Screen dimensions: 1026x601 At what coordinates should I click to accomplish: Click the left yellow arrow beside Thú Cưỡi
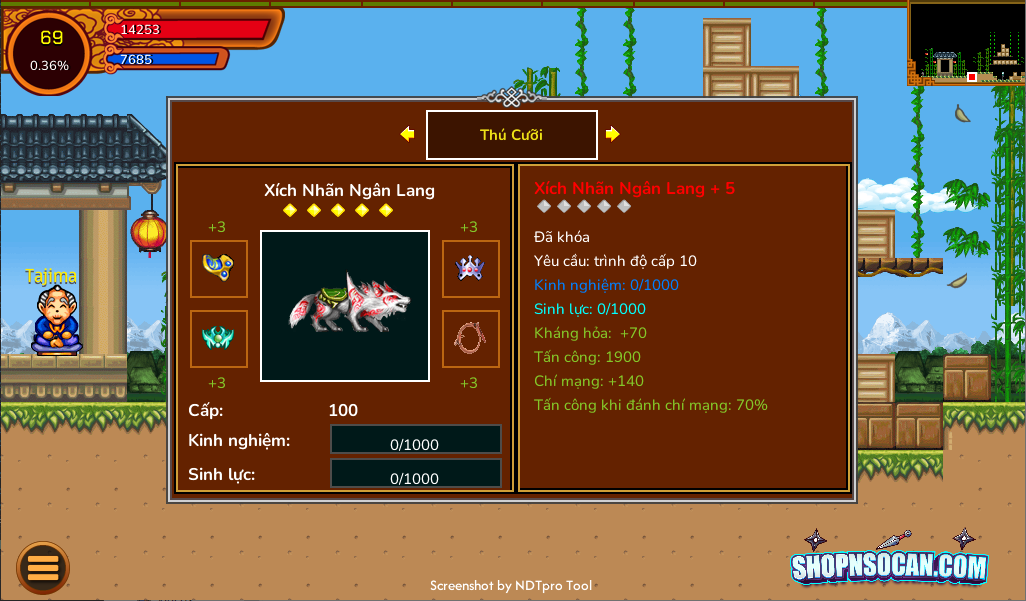tap(407, 134)
